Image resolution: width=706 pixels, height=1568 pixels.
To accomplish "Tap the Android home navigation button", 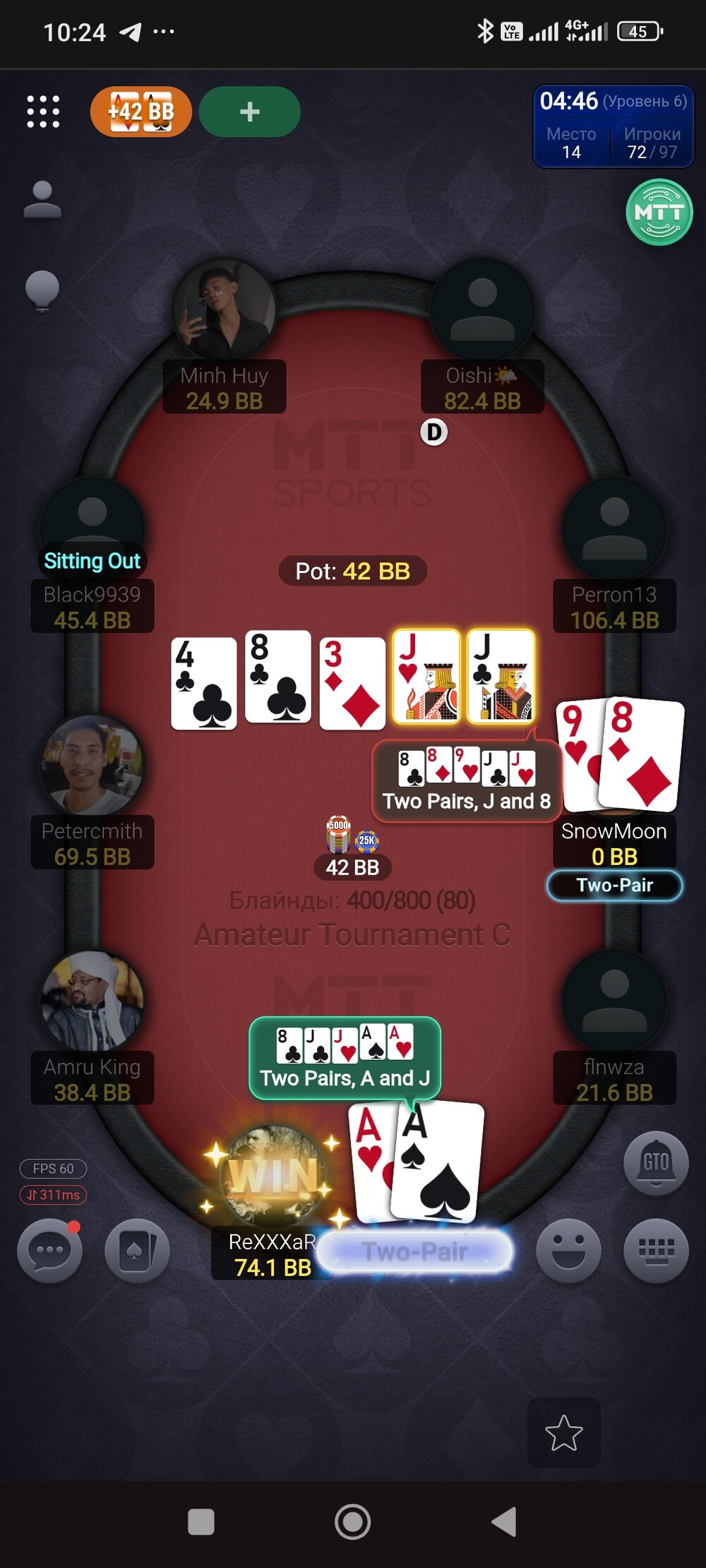I will coord(352,1521).
